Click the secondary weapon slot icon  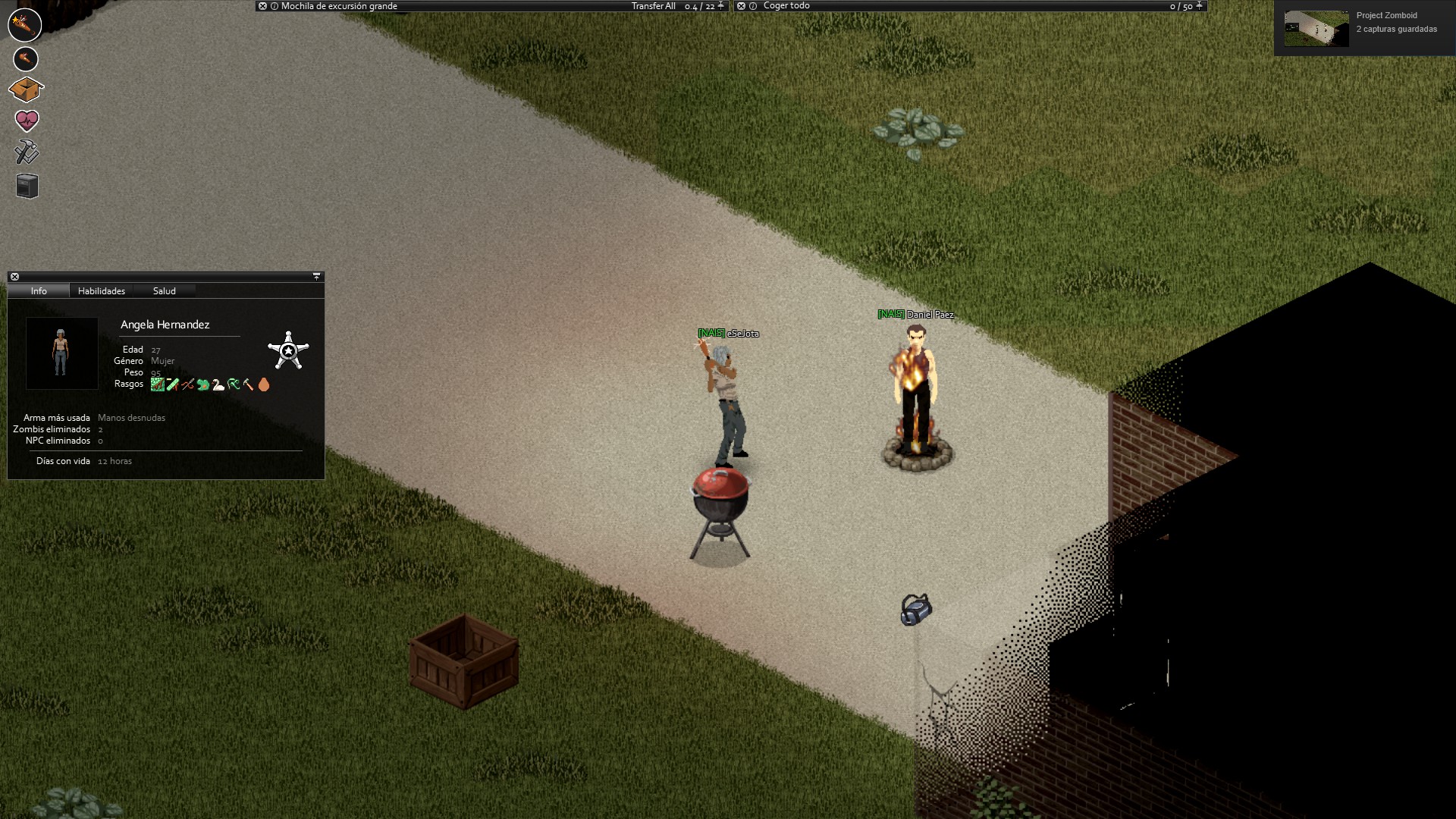click(x=25, y=59)
